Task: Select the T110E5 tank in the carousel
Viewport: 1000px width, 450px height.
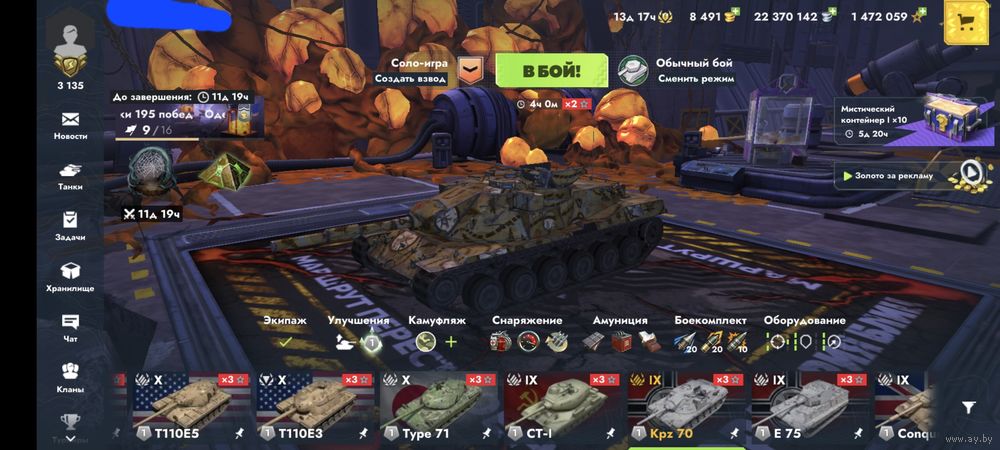Action: point(191,407)
